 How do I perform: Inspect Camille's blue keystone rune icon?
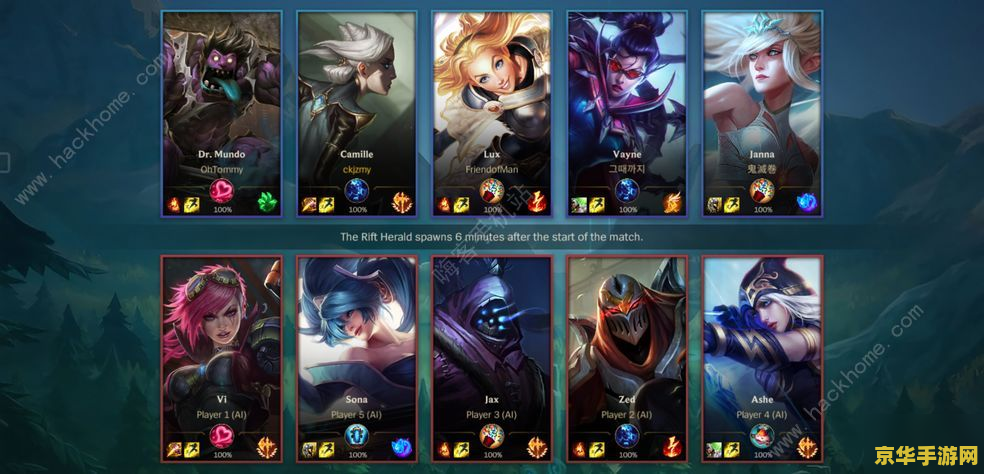click(357, 192)
